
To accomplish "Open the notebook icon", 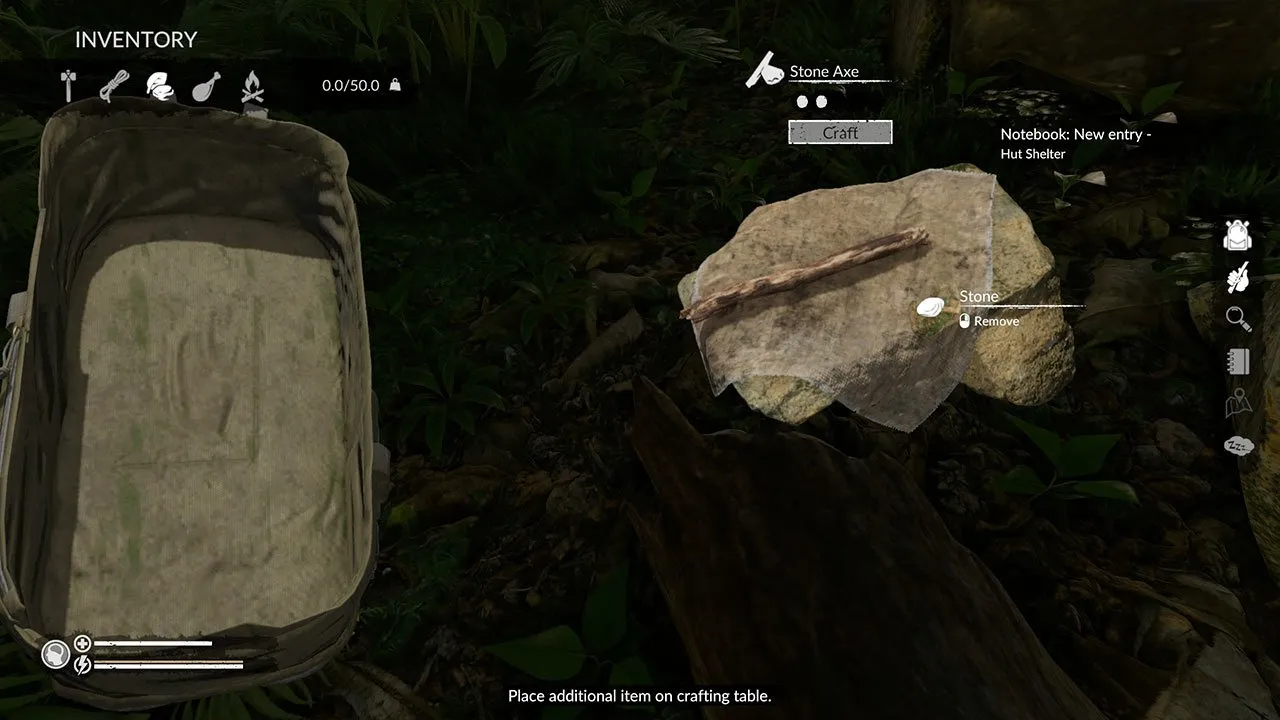I will pyautogui.click(x=1239, y=361).
